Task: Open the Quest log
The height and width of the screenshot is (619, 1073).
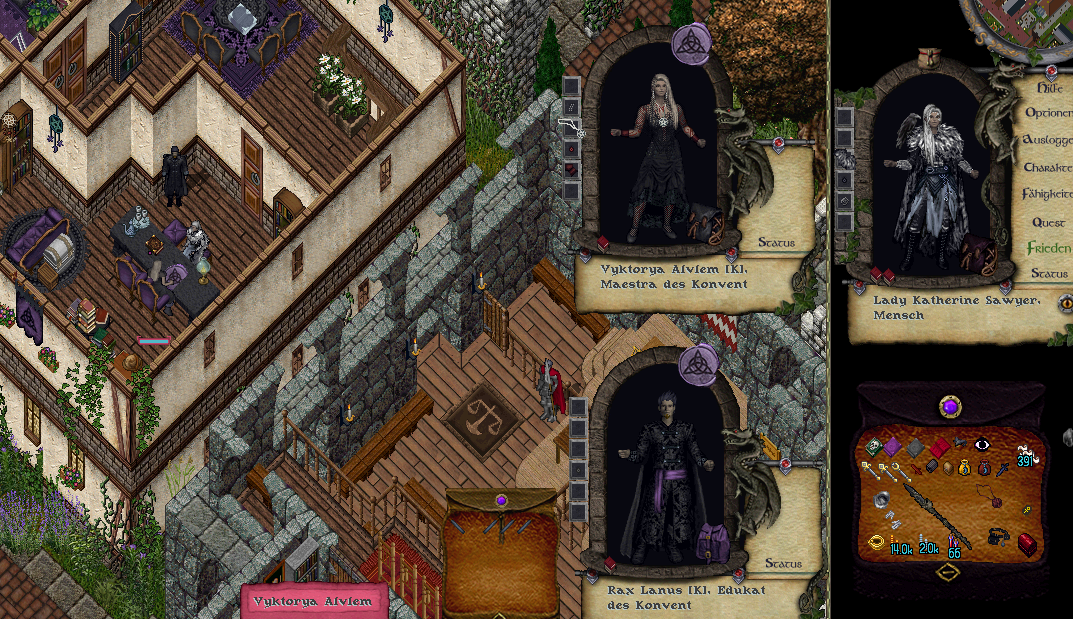Action: (1048, 221)
